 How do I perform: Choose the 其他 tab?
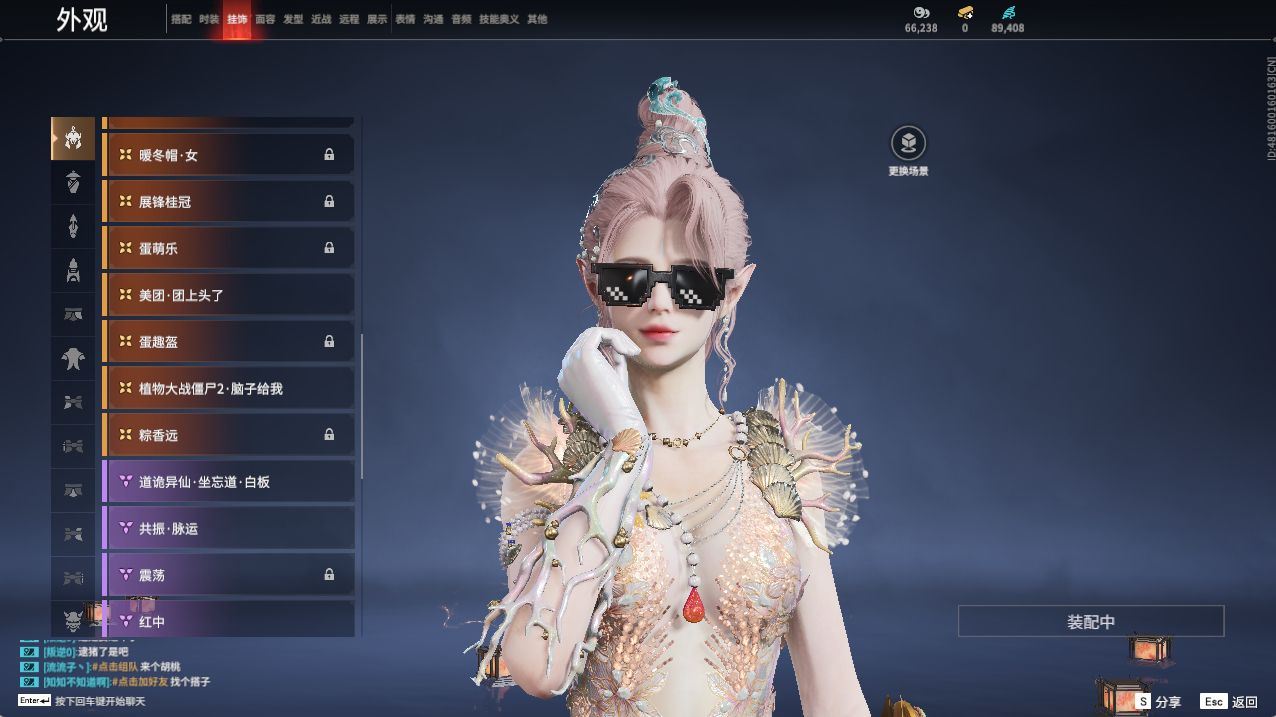click(537, 19)
